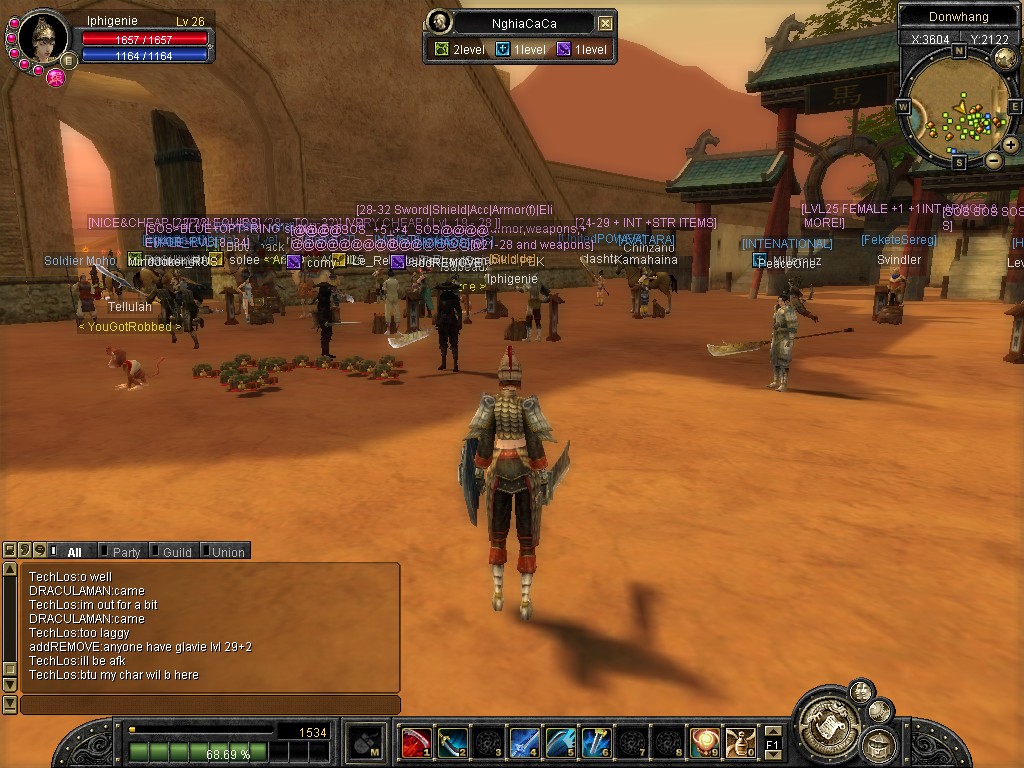The width and height of the screenshot is (1024, 768).
Task: Zoom in the minimap with plus button
Action: [x=1010, y=145]
